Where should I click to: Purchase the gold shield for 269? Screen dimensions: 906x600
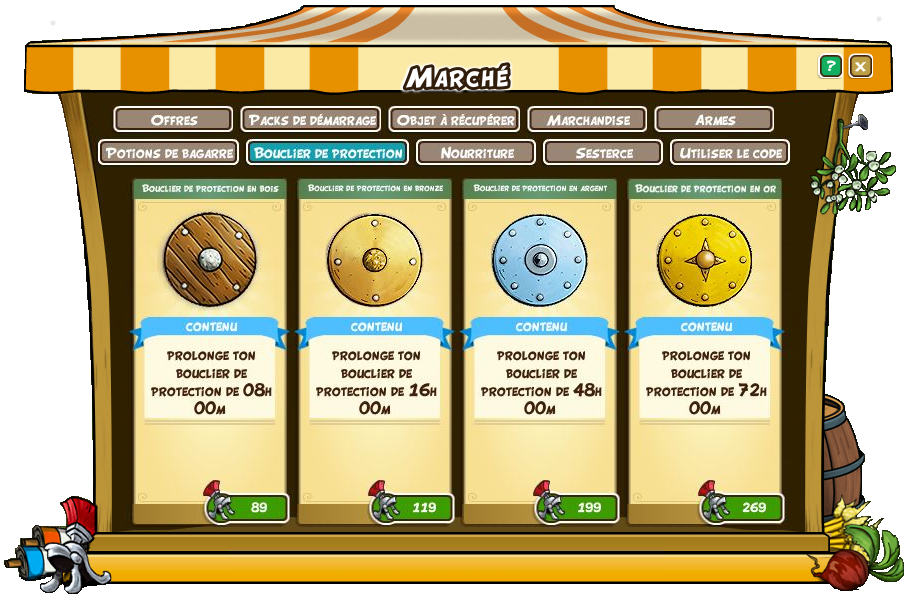click(x=743, y=507)
